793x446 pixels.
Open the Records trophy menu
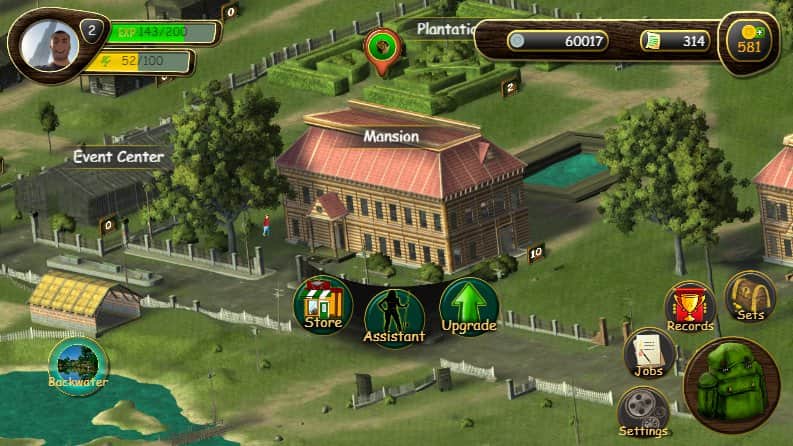[690, 307]
